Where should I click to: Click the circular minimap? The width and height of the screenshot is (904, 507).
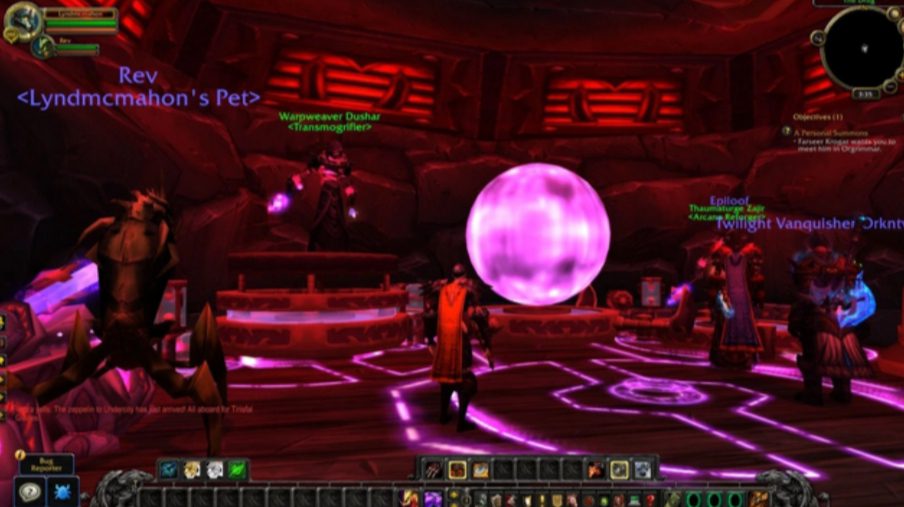(861, 46)
